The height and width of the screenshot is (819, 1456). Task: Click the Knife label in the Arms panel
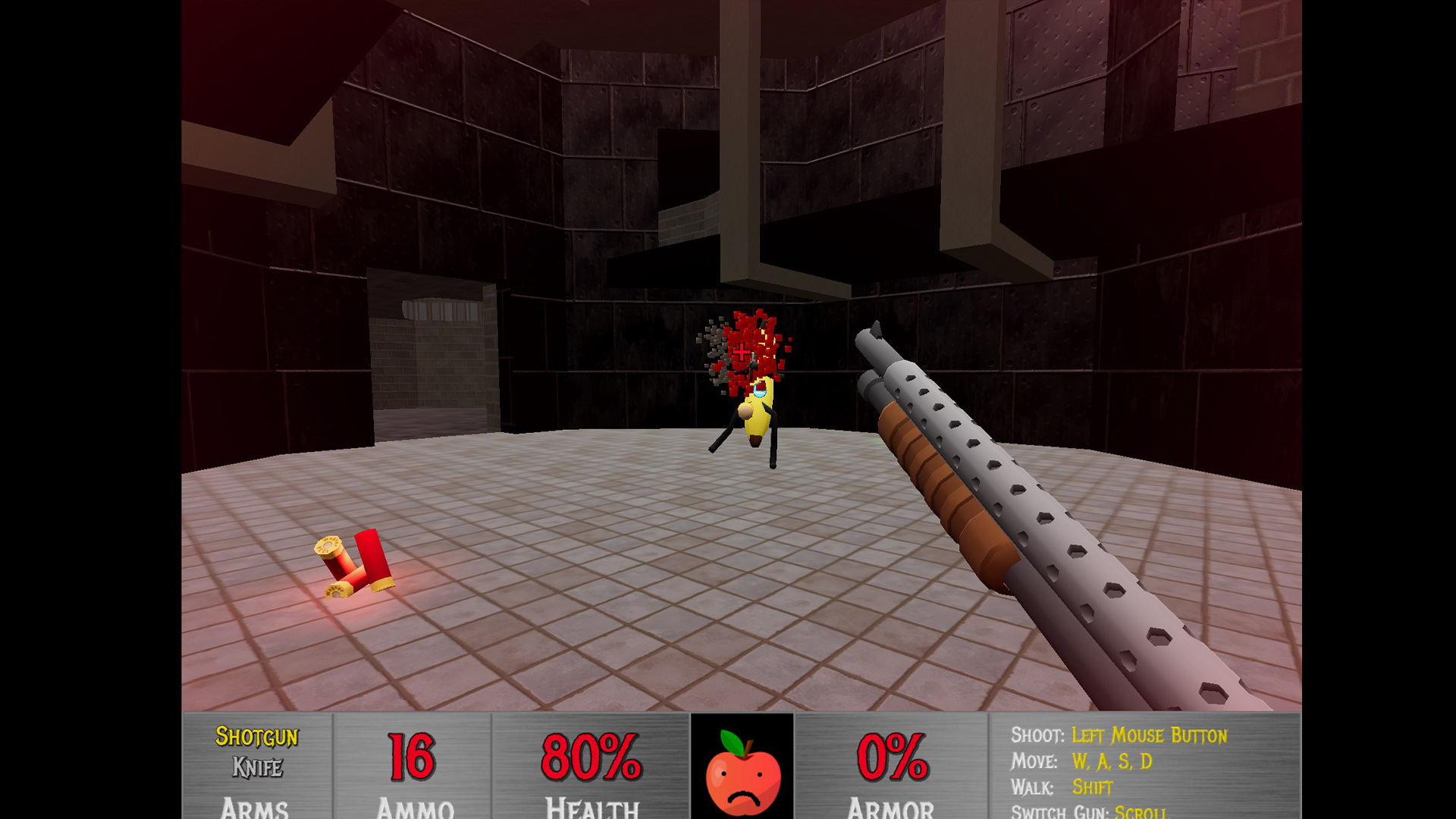[x=258, y=767]
